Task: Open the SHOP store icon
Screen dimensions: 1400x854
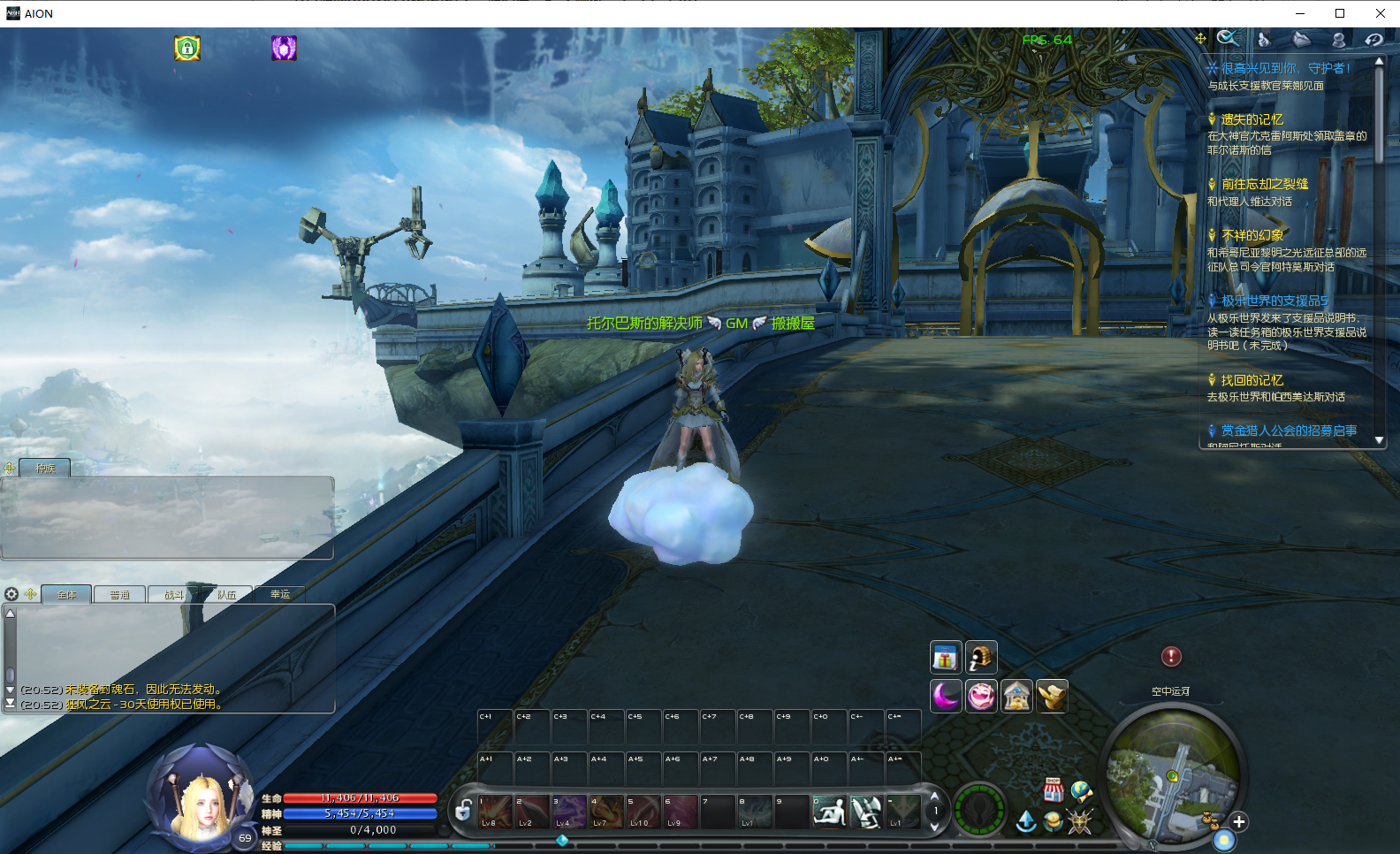Action: pyautogui.click(x=1053, y=789)
